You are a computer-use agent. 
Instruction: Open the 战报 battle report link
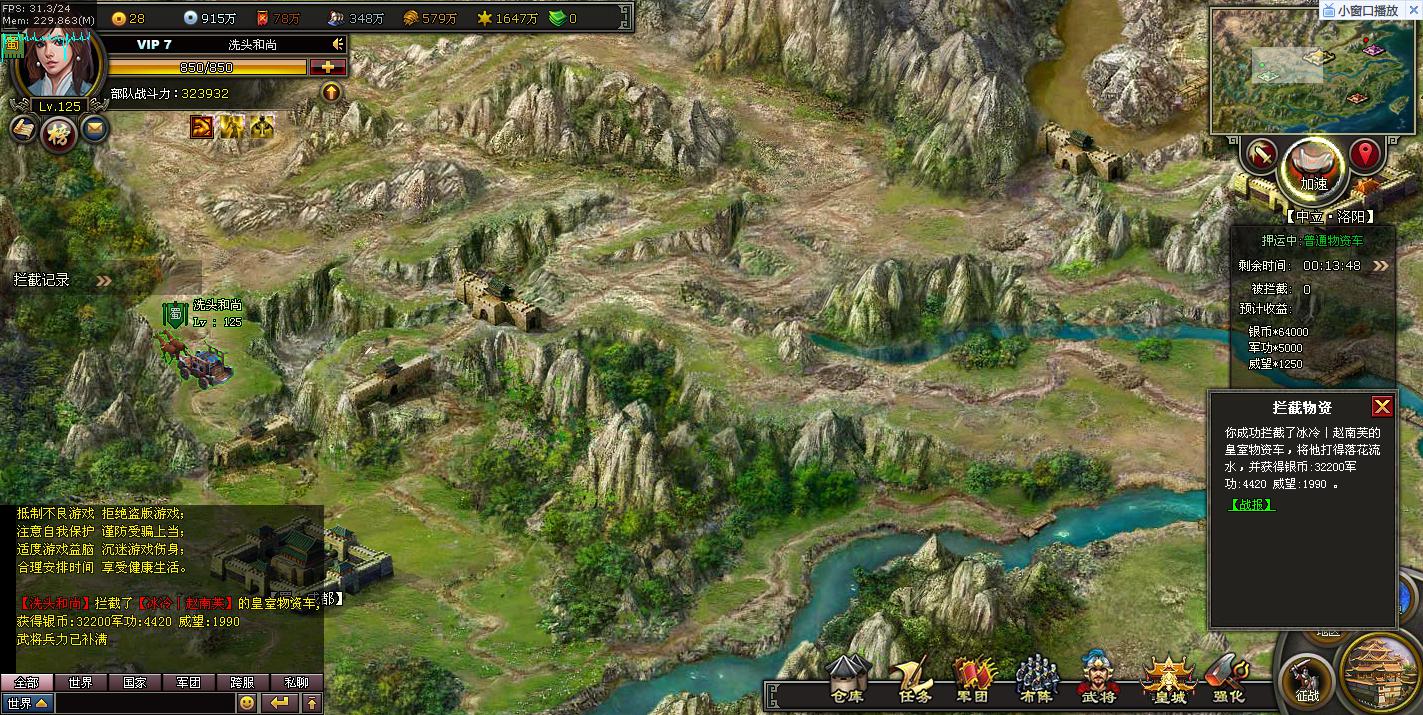(x=1251, y=505)
